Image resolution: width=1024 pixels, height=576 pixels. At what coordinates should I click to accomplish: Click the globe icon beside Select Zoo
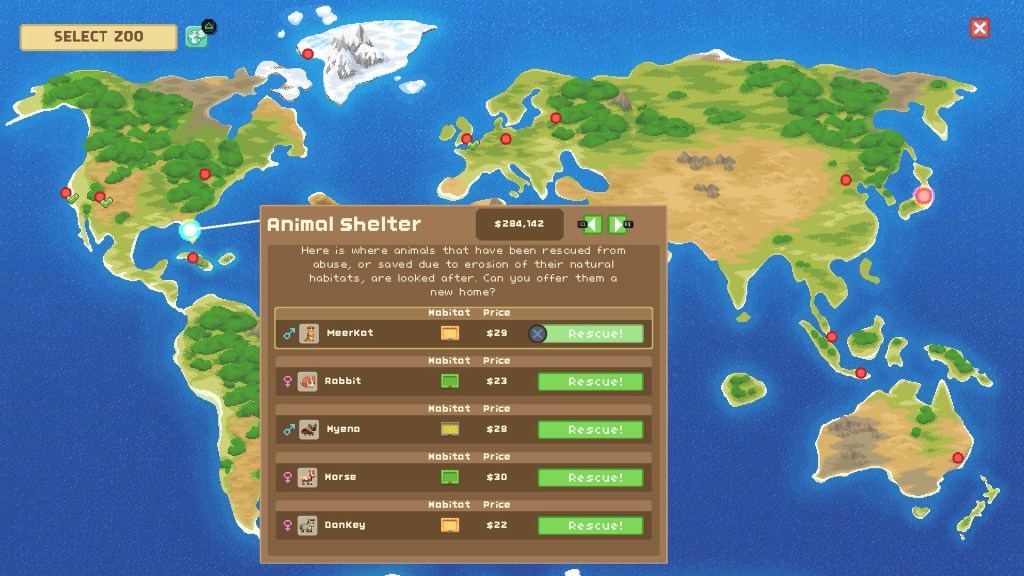coord(196,37)
